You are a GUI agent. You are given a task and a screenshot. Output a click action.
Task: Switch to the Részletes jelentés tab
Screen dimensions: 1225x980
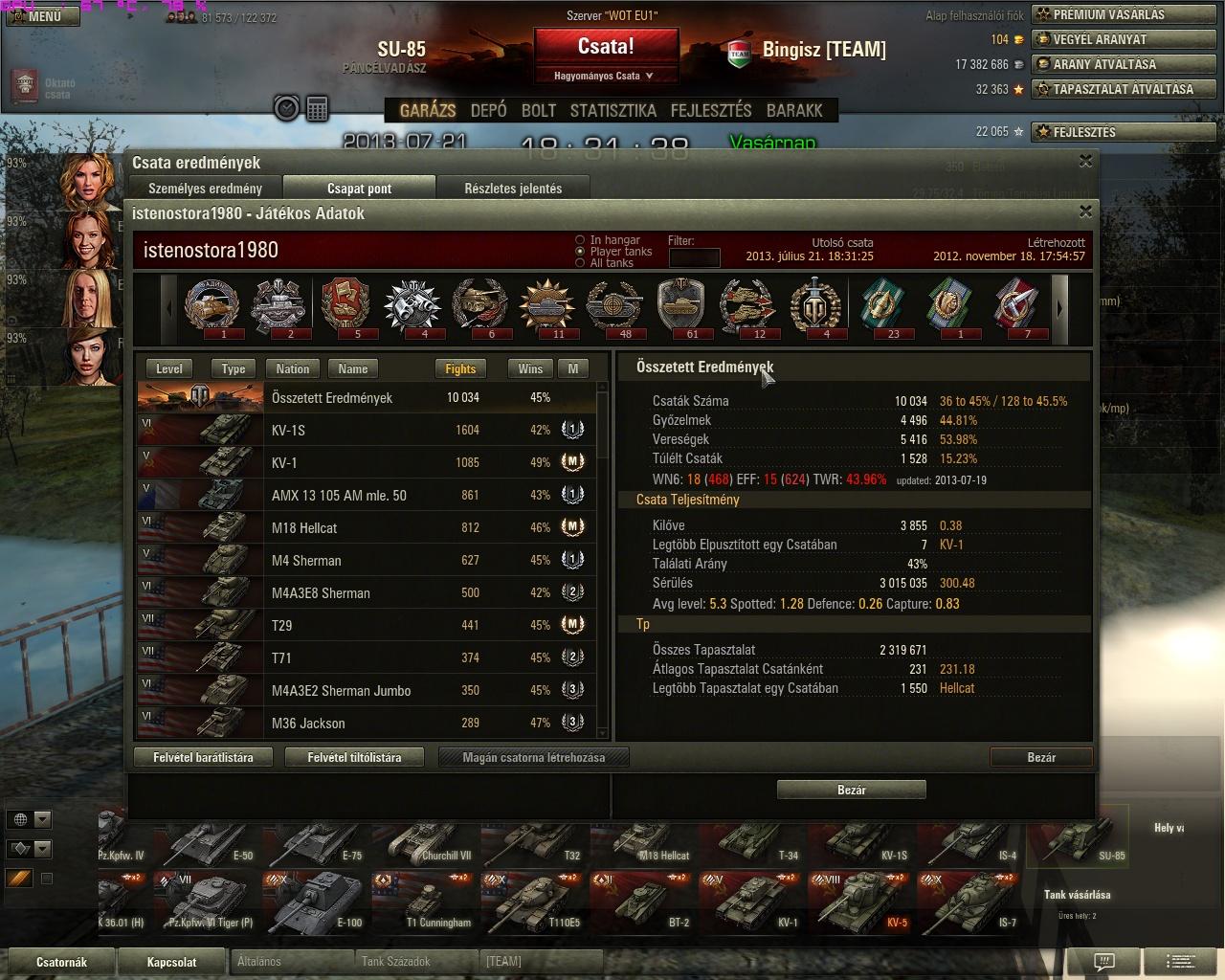click(x=513, y=189)
